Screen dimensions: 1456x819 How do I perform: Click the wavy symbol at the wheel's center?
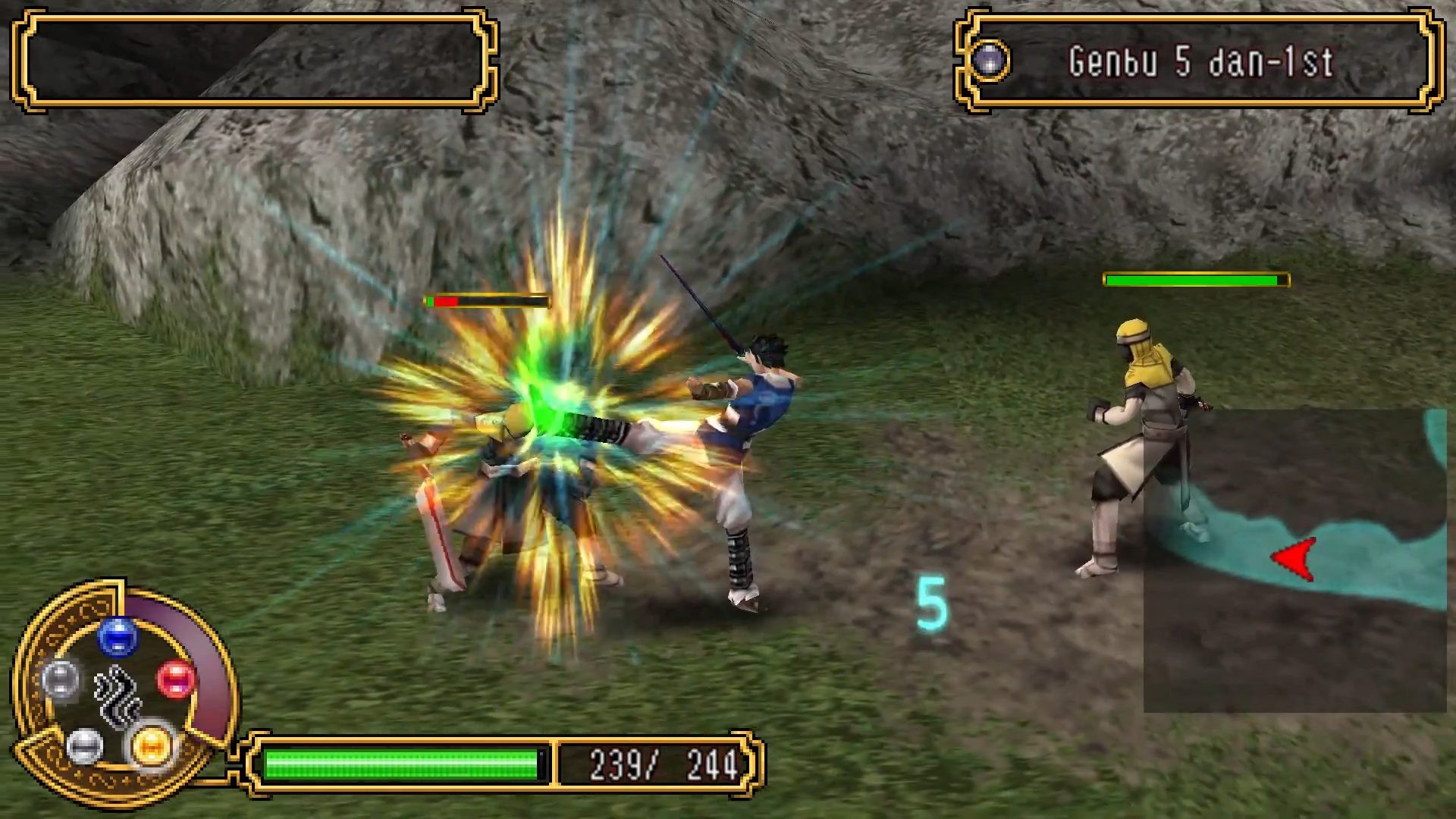pyautogui.click(x=118, y=695)
